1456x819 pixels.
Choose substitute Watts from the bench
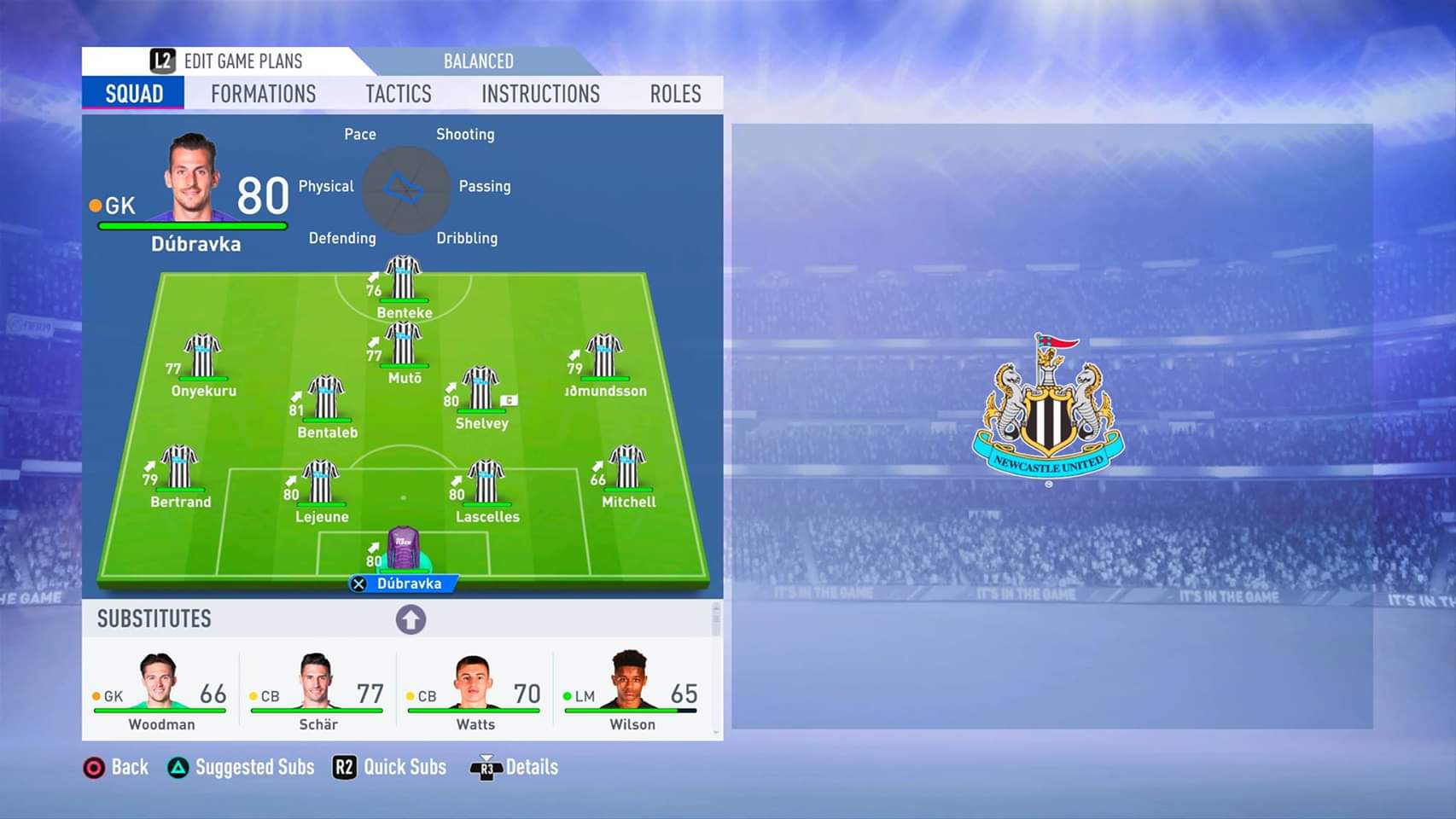(475, 689)
